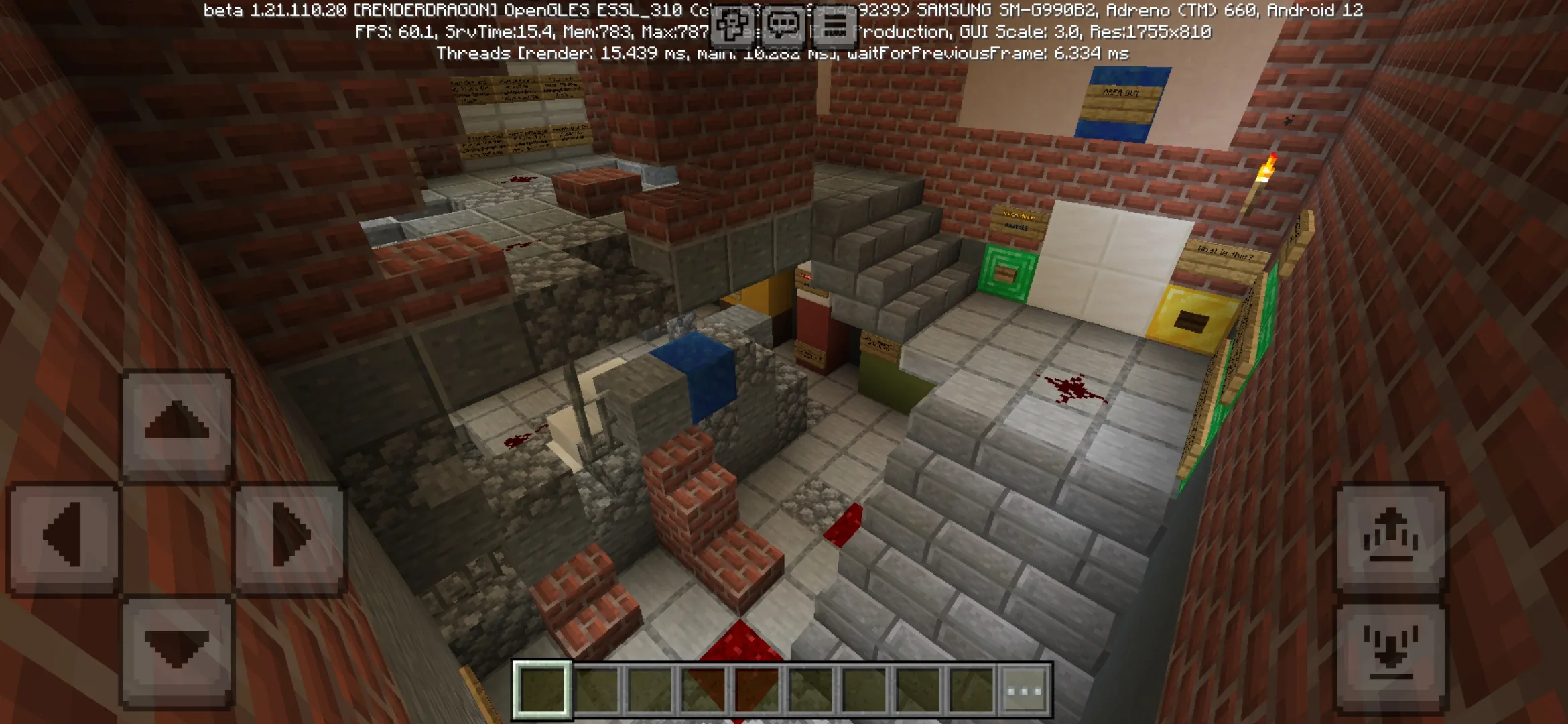Open the chat window
This screenshot has width=1568, height=724.
pyautogui.click(x=783, y=27)
